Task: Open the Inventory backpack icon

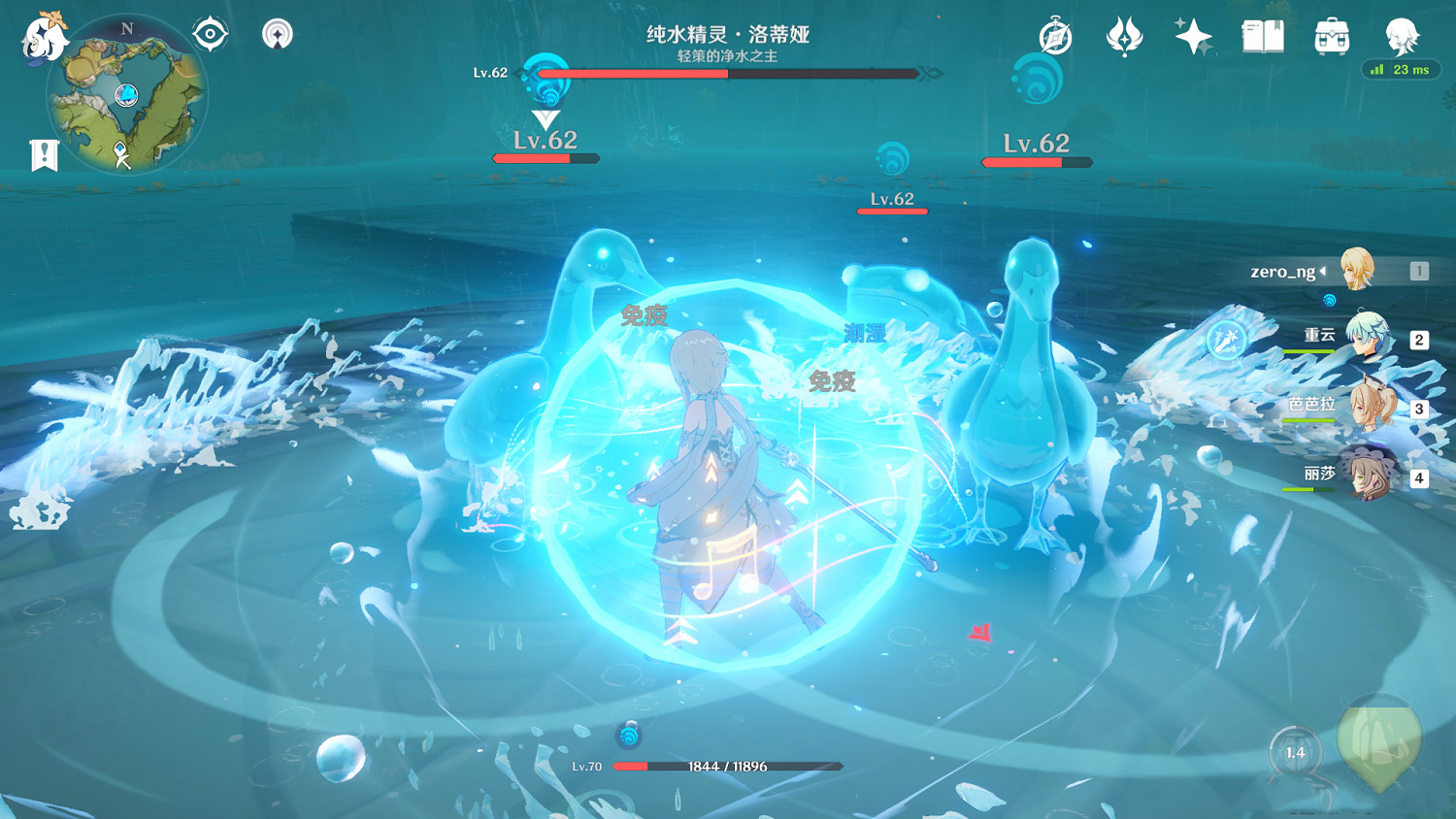Action: pos(1330,36)
